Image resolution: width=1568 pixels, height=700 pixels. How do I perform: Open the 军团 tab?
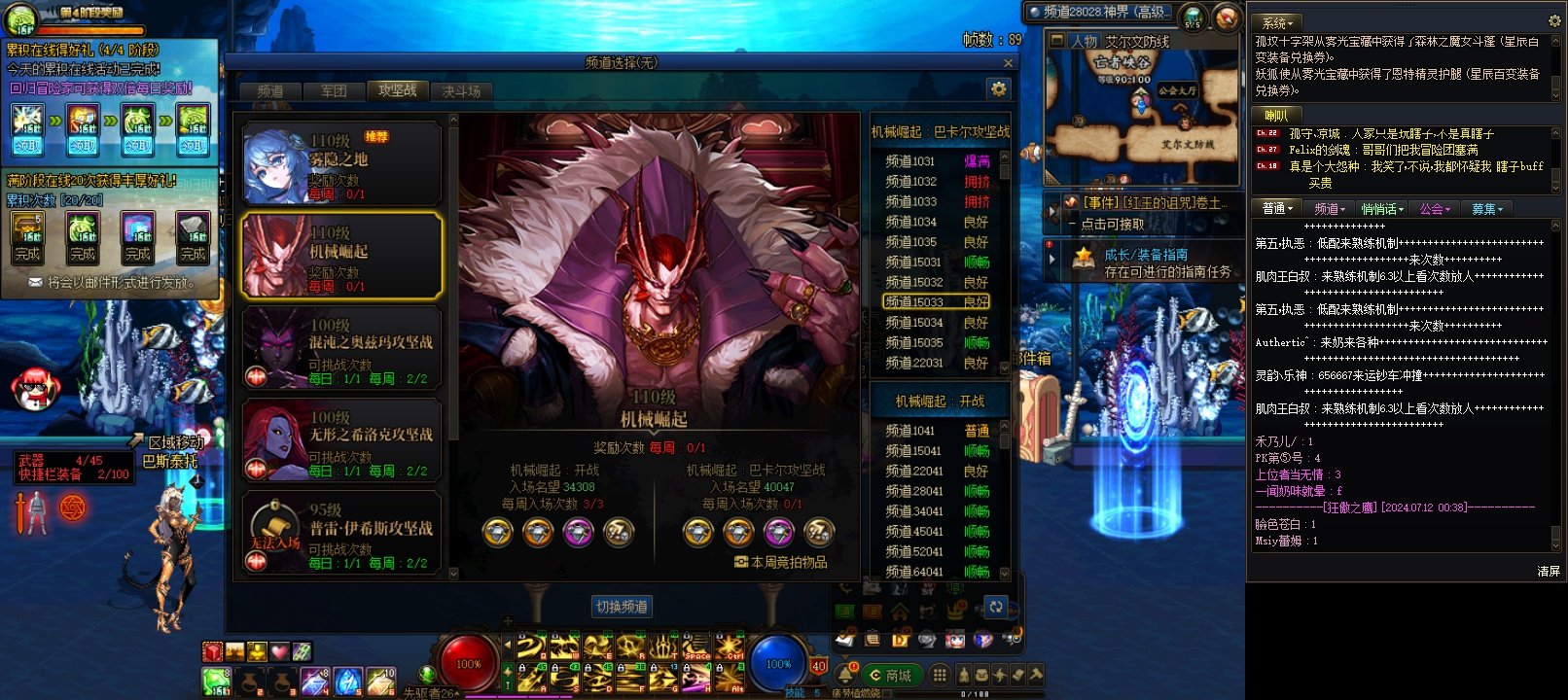click(334, 91)
